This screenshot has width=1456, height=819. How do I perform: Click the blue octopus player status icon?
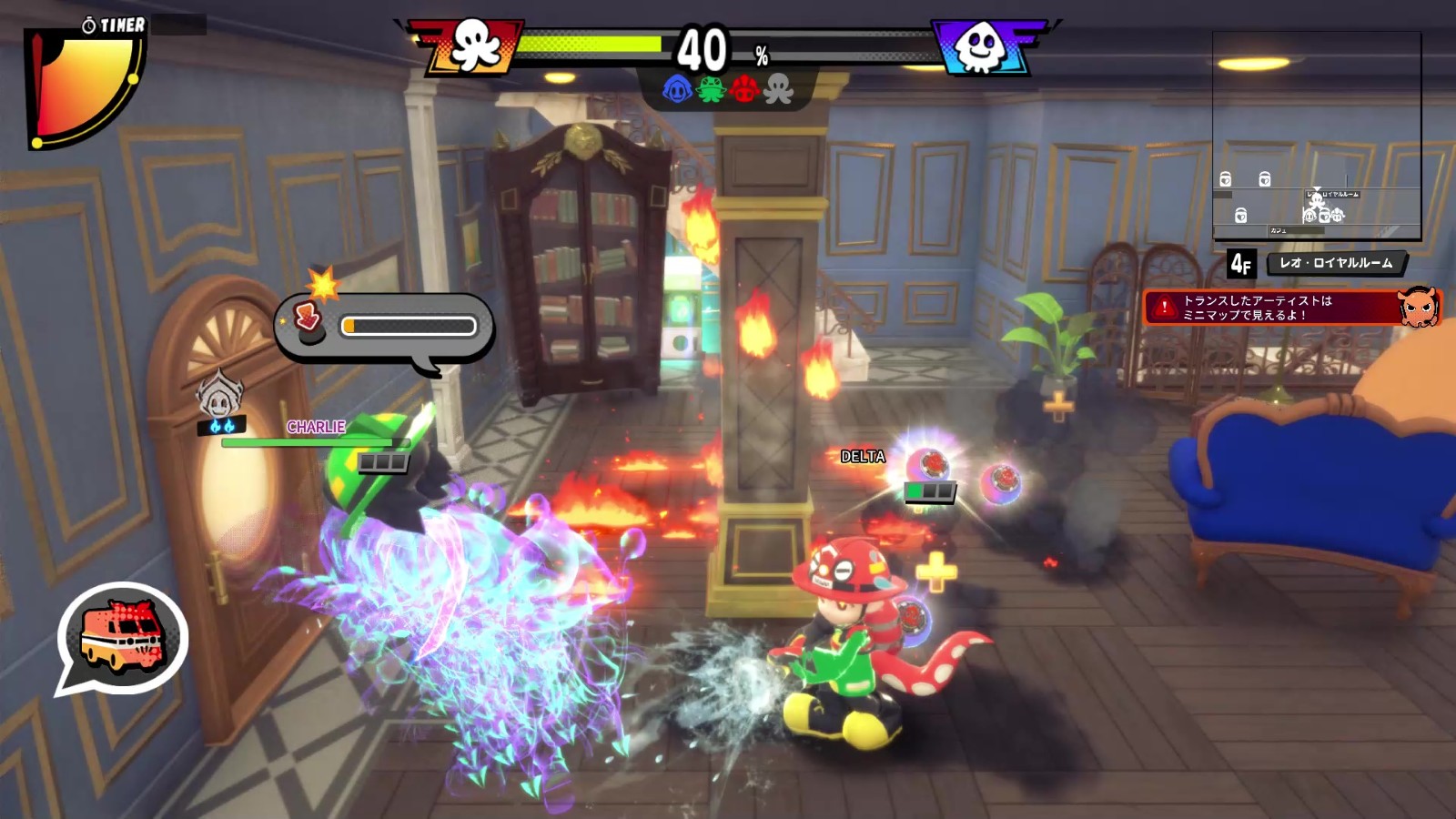click(677, 89)
